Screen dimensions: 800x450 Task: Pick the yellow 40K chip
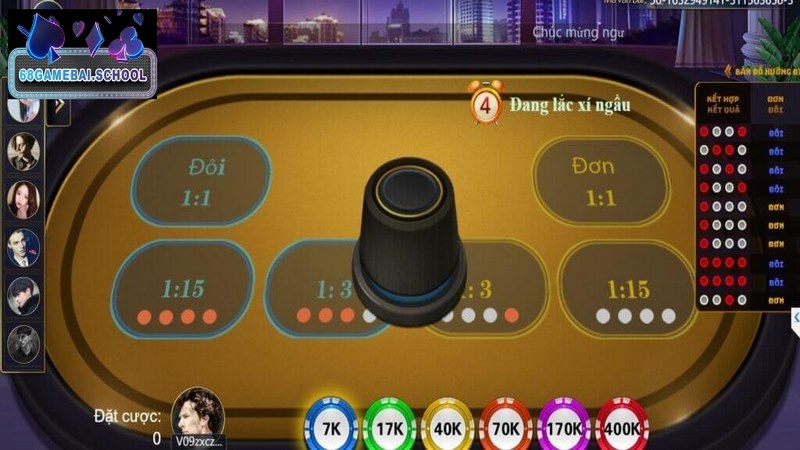click(448, 426)
